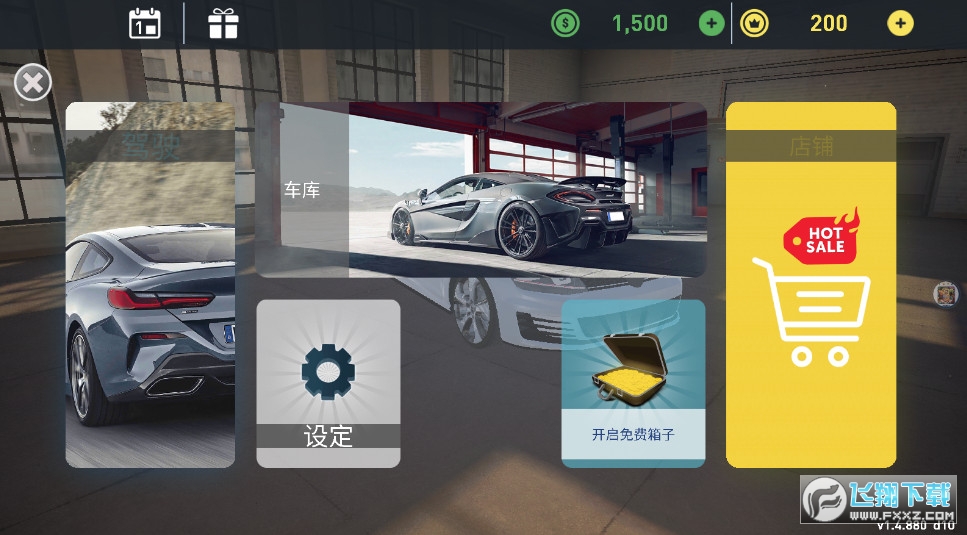
Task: Open the 设定 settings gear tile
Action: click(x=328, y=383)
